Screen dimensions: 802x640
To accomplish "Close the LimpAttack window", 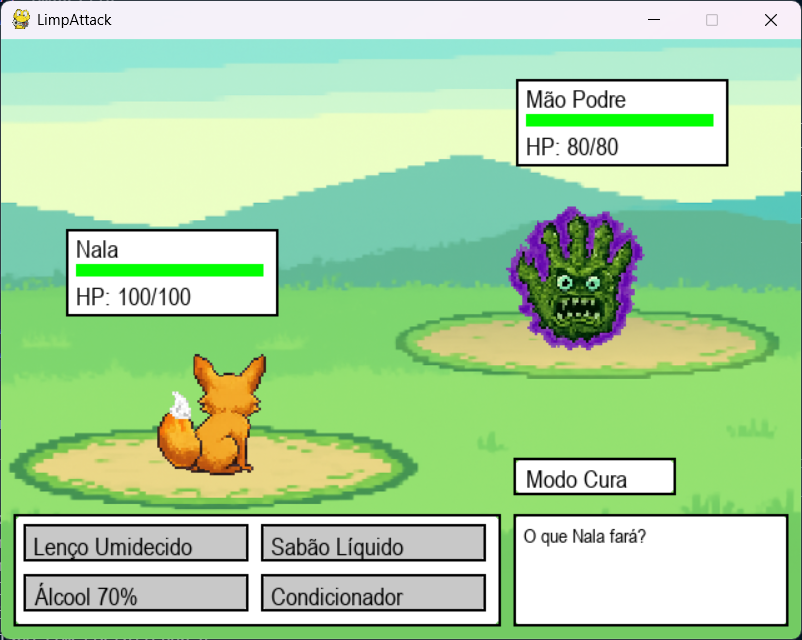I will pyautogui.click(x=770, y=20).
